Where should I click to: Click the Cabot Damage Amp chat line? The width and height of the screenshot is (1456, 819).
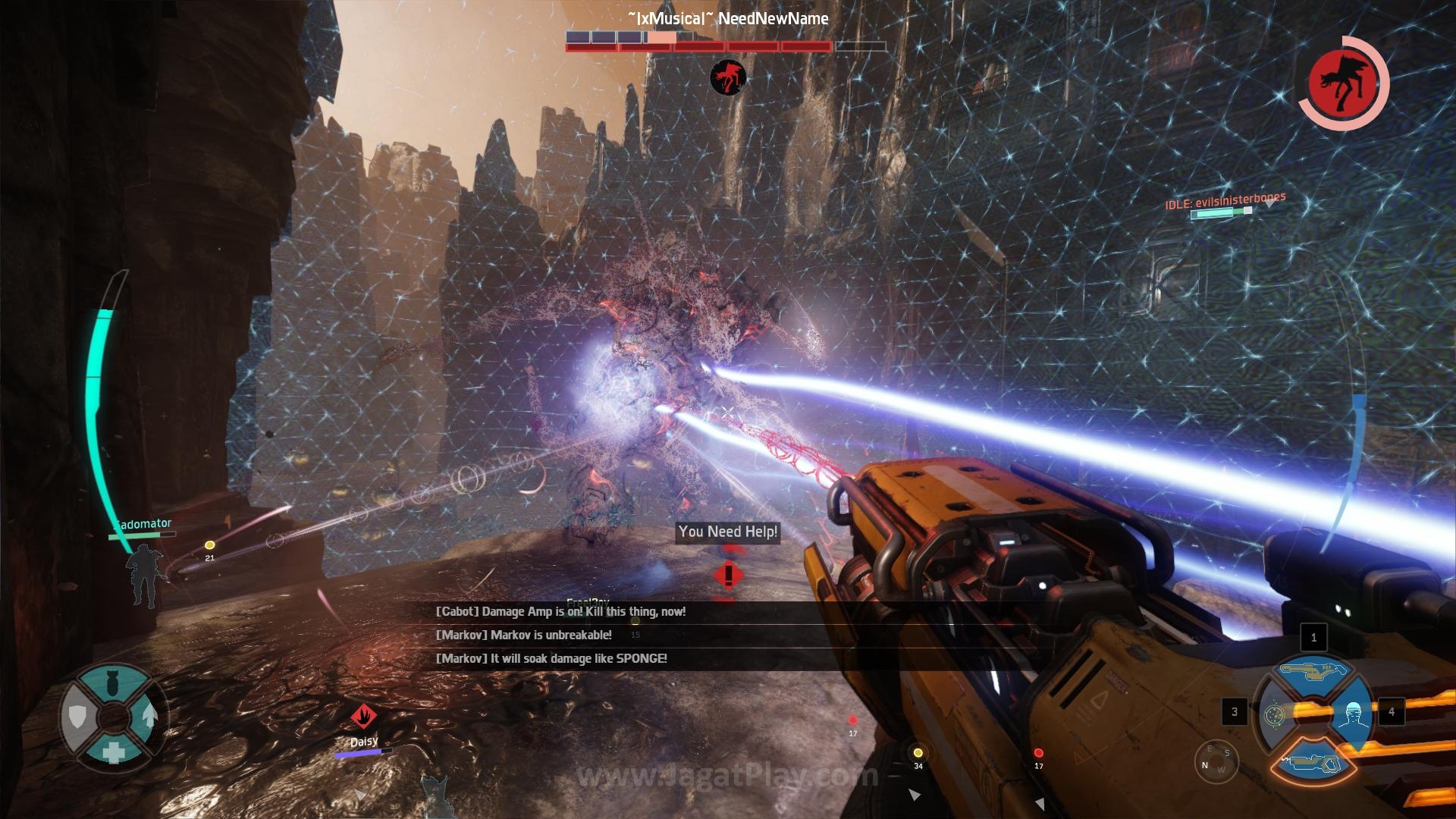560,611
